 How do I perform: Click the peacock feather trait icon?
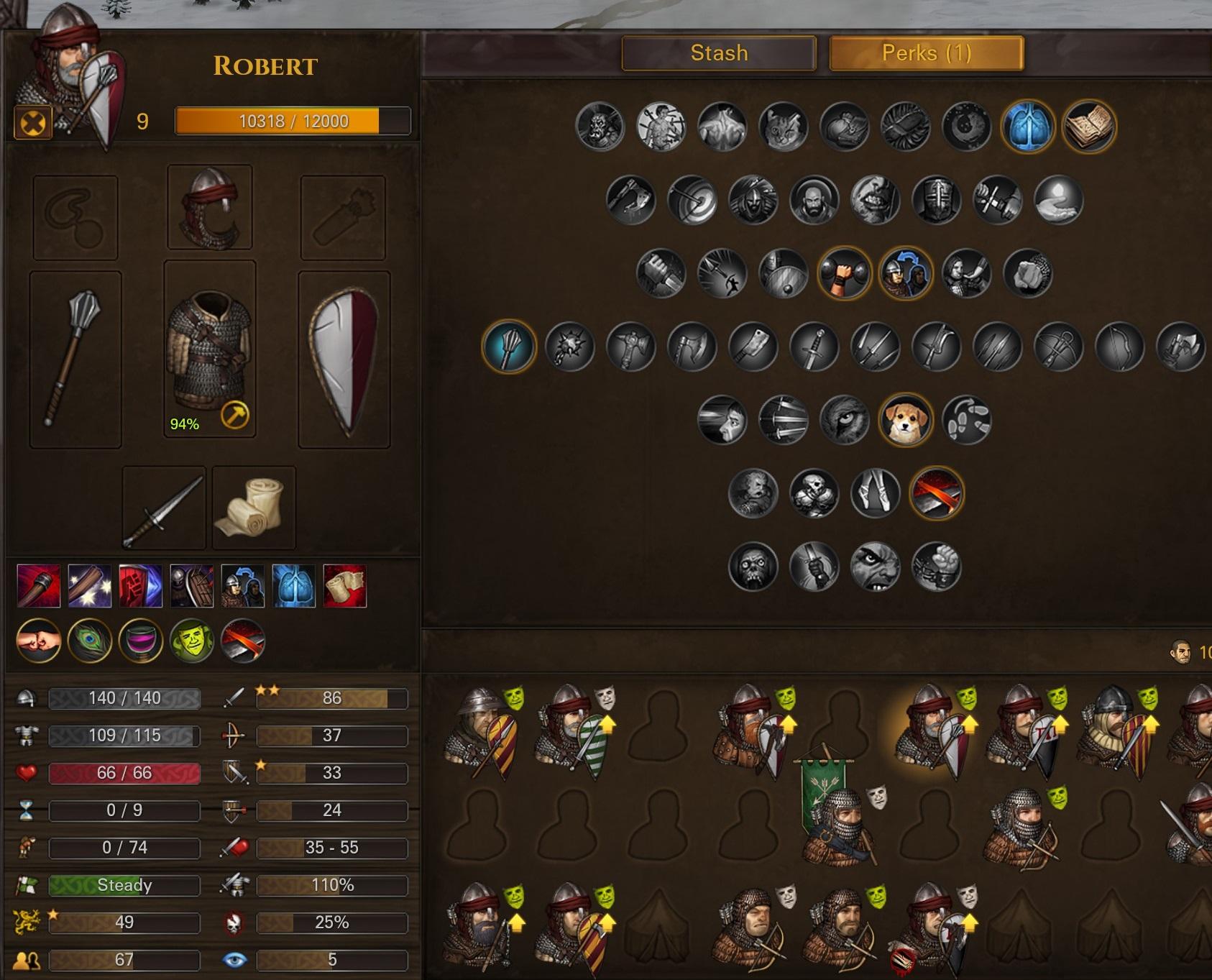click(90, 641)
